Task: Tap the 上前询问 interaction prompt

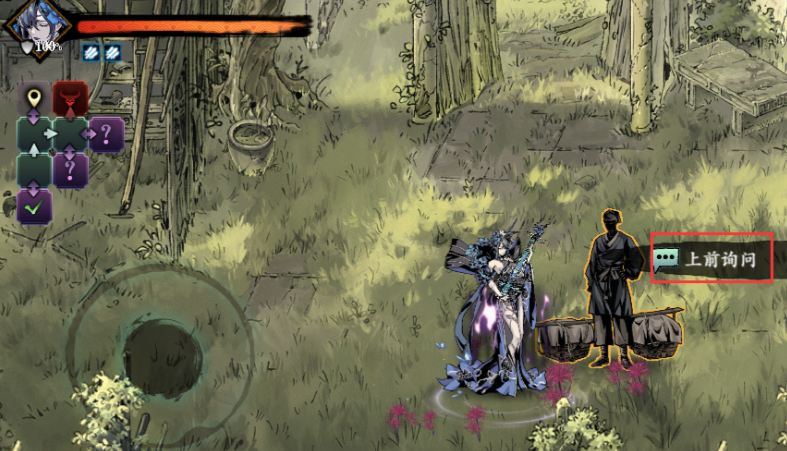Action: (712, 259)
